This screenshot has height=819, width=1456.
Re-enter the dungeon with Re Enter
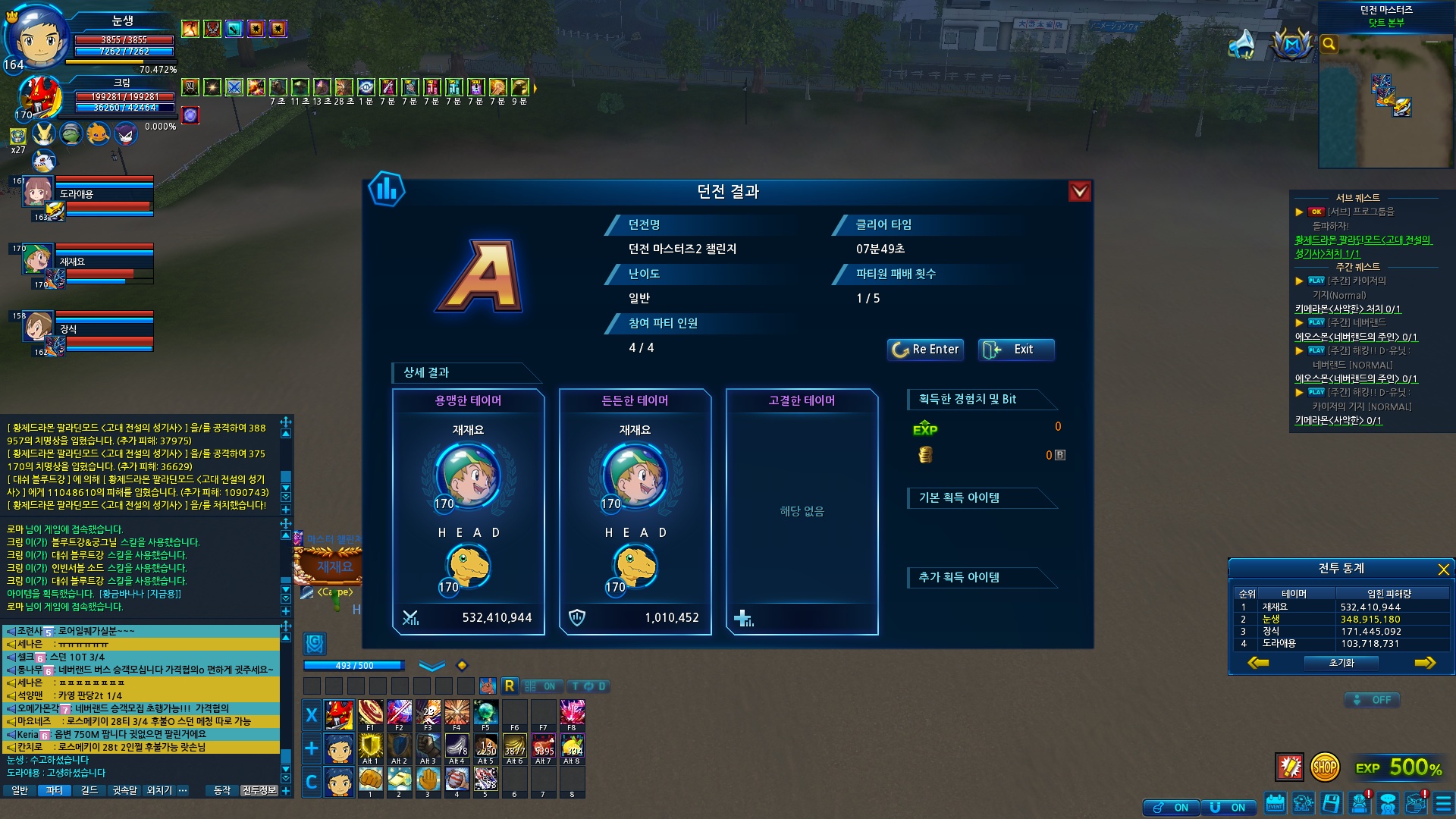(925, 350)
